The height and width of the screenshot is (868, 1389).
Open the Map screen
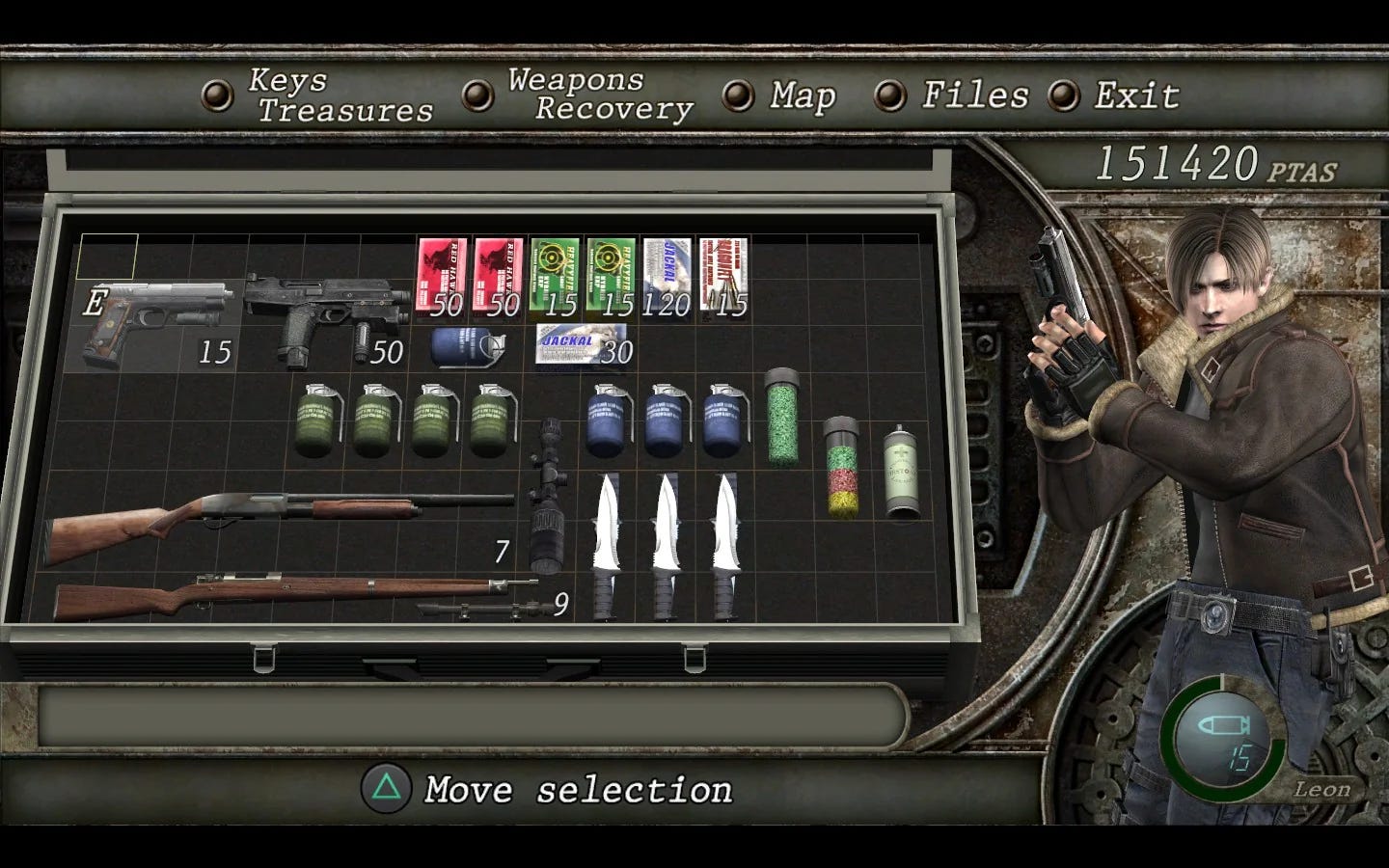pyautogui.click(x=802, y=95)
